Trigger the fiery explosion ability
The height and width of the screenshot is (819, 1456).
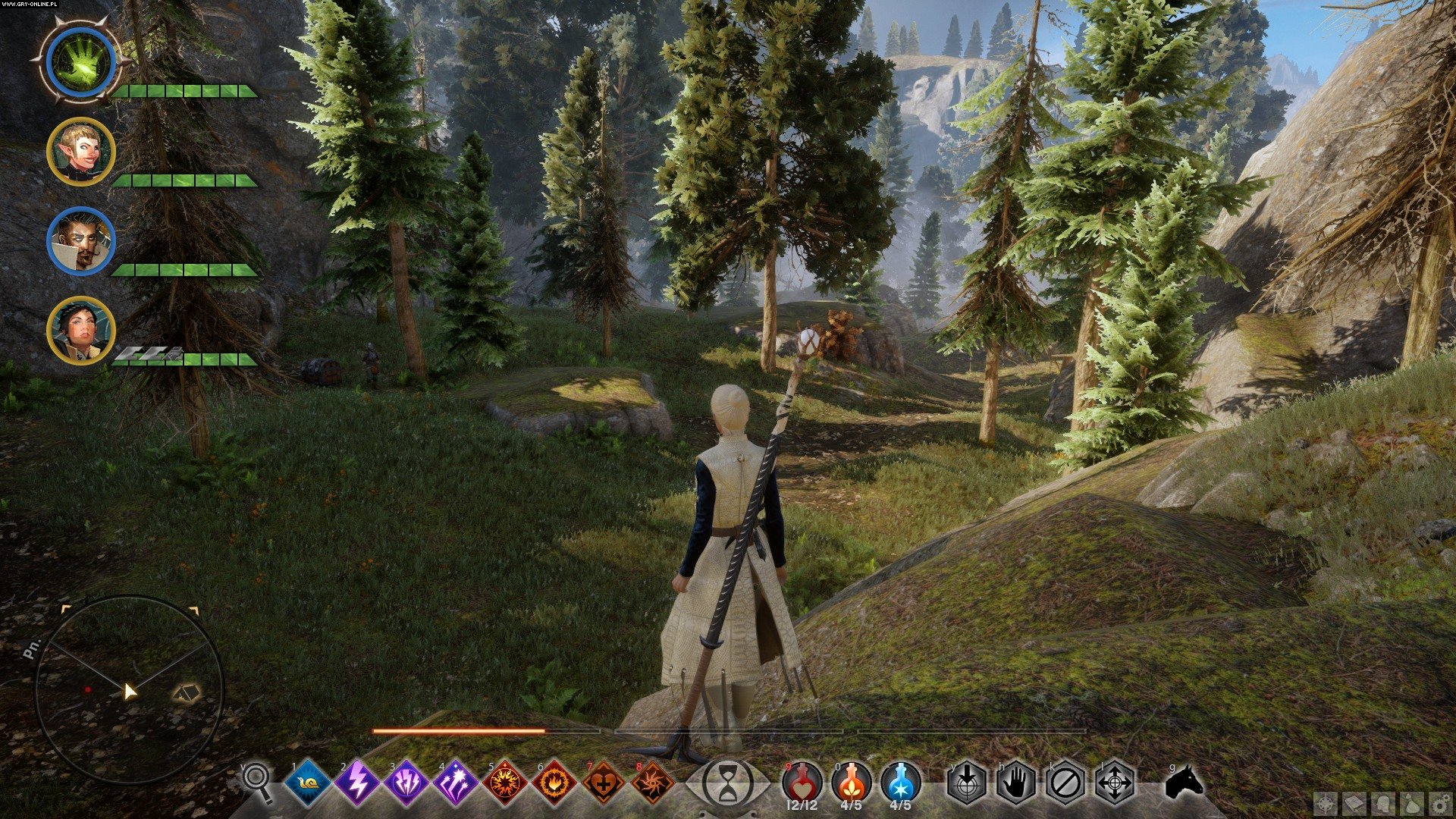[505, 782]
